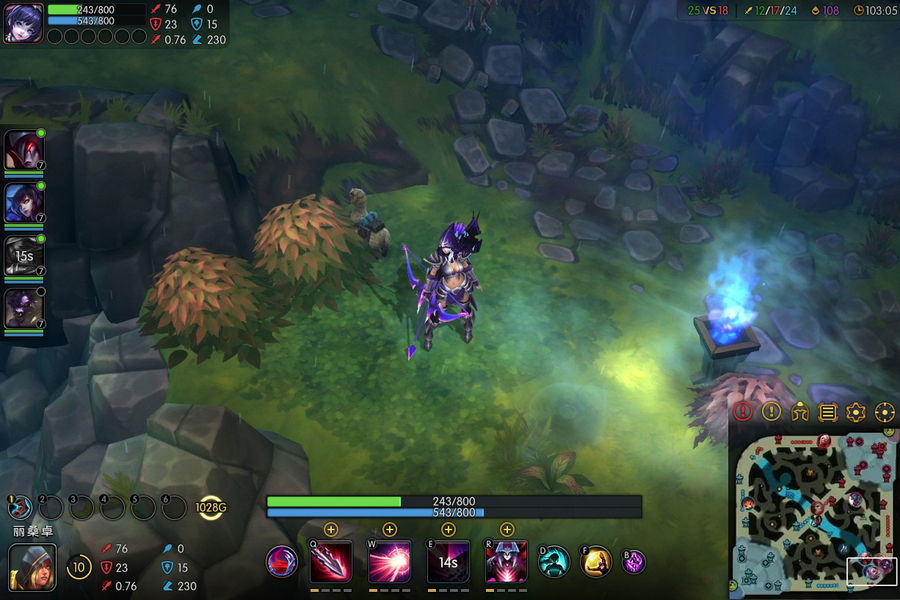Open the gear settings menu
This screenshot has width=900, height=600.
(856, 411)
